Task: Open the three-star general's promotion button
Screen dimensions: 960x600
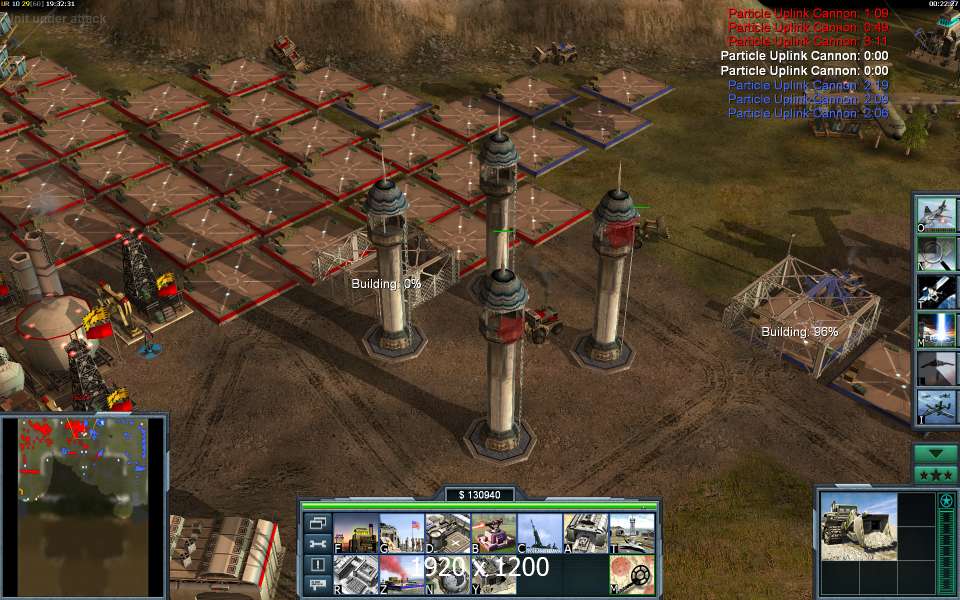Action: (936, 473)
